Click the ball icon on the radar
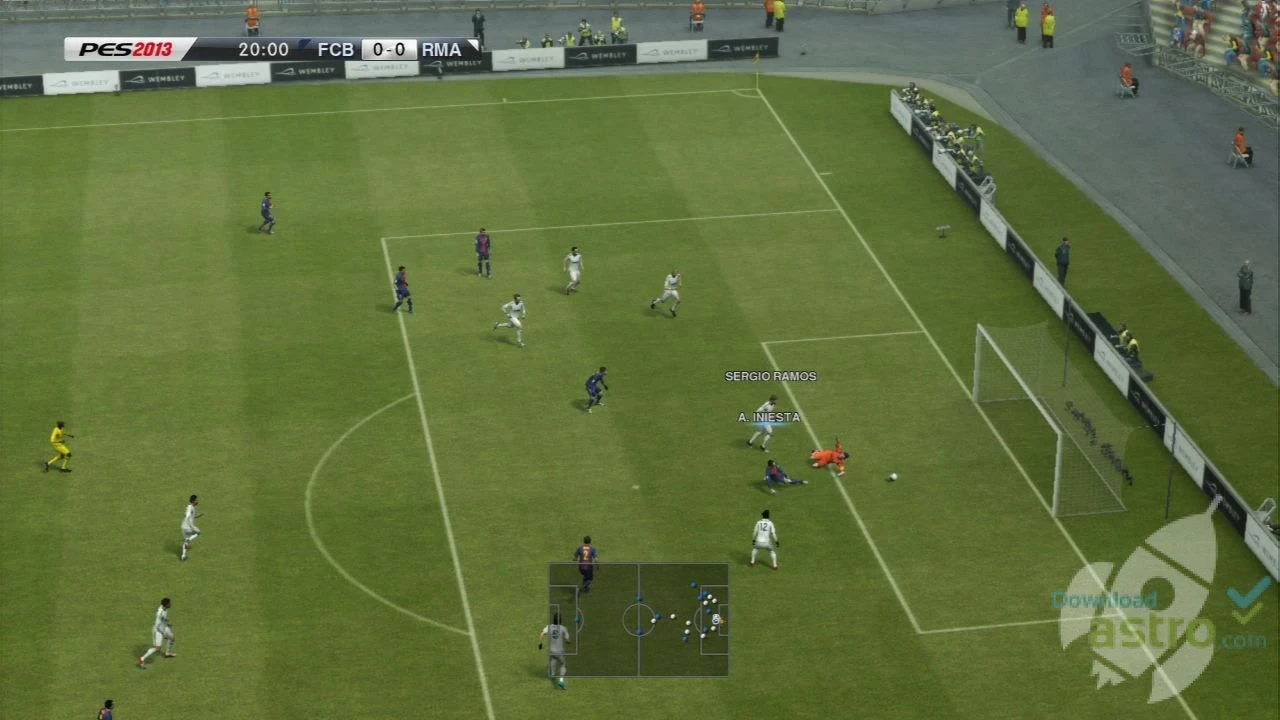Viewport: 1280px width, 720px height. (716, 620)
